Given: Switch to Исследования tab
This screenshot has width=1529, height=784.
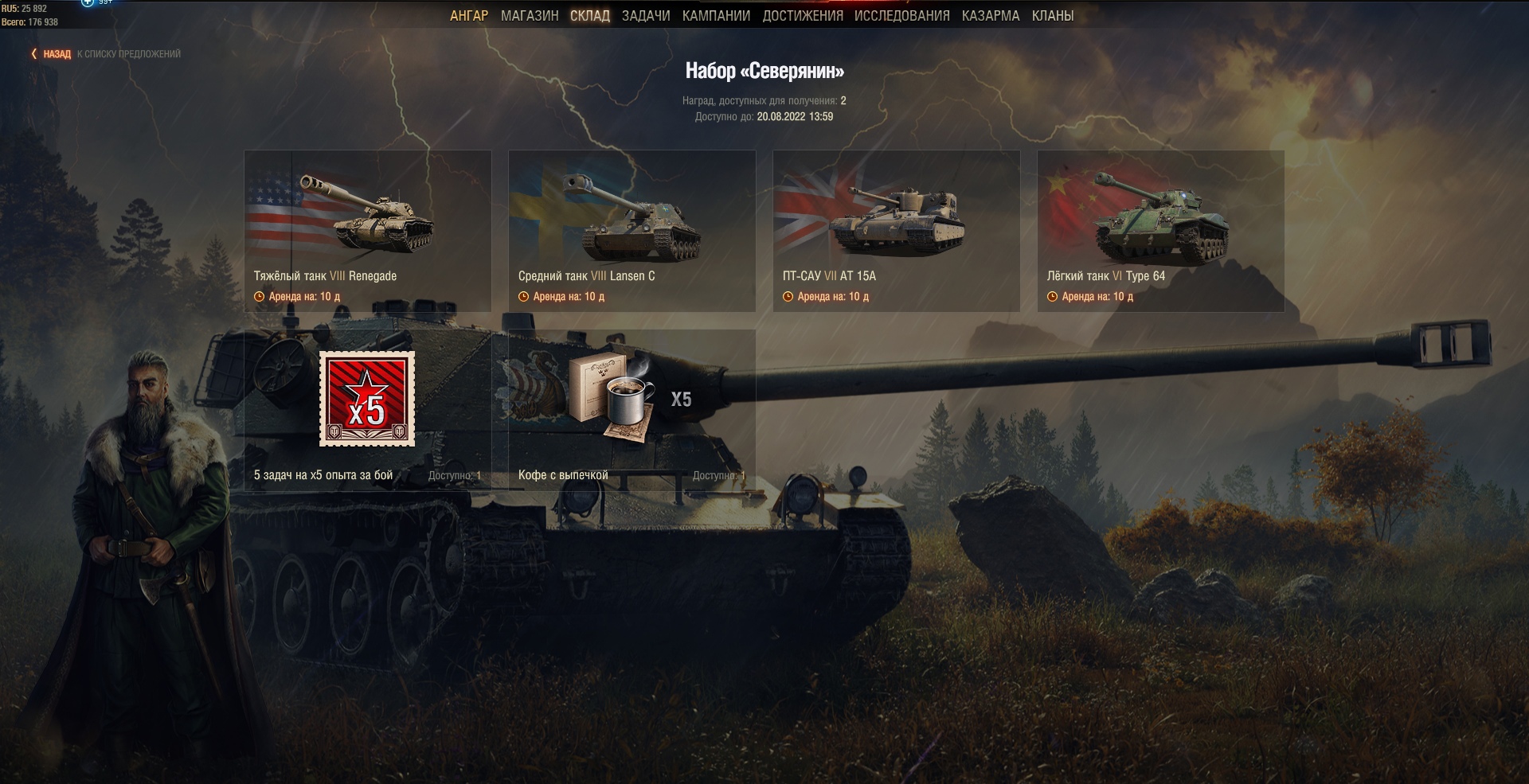Looking at the screenshot, I should click(x=902, y=16).
